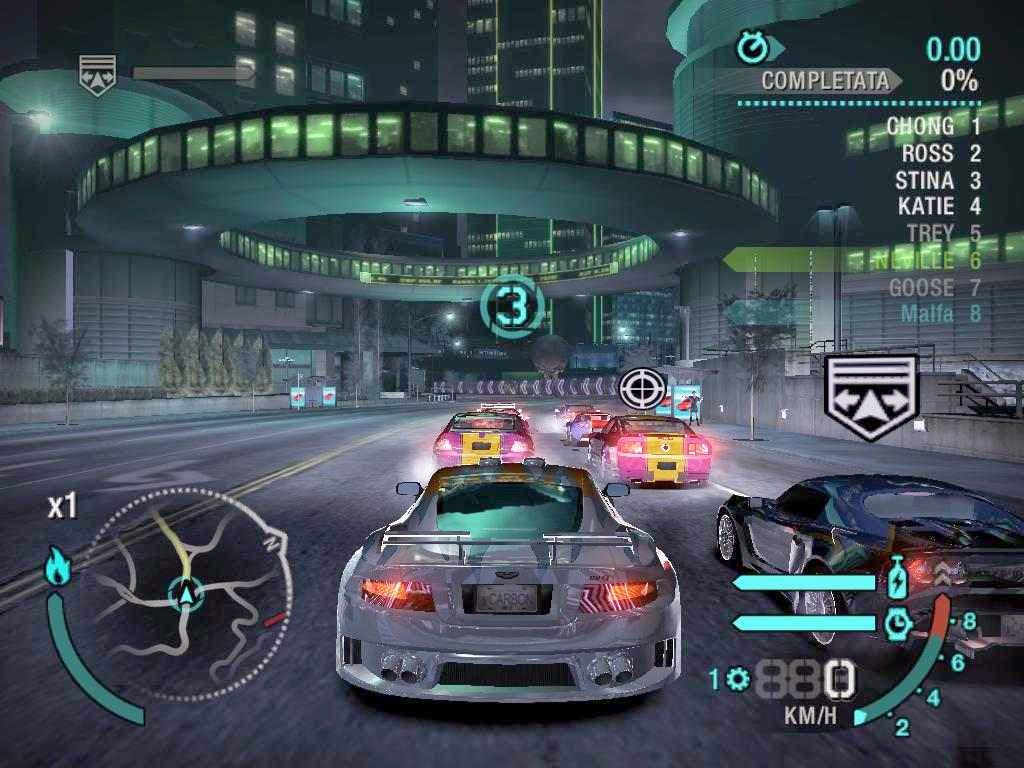The width and height of the screenshot is (1024, 768).
Task: Choose CHONG in the racer standings
Action: click(920, 126)
